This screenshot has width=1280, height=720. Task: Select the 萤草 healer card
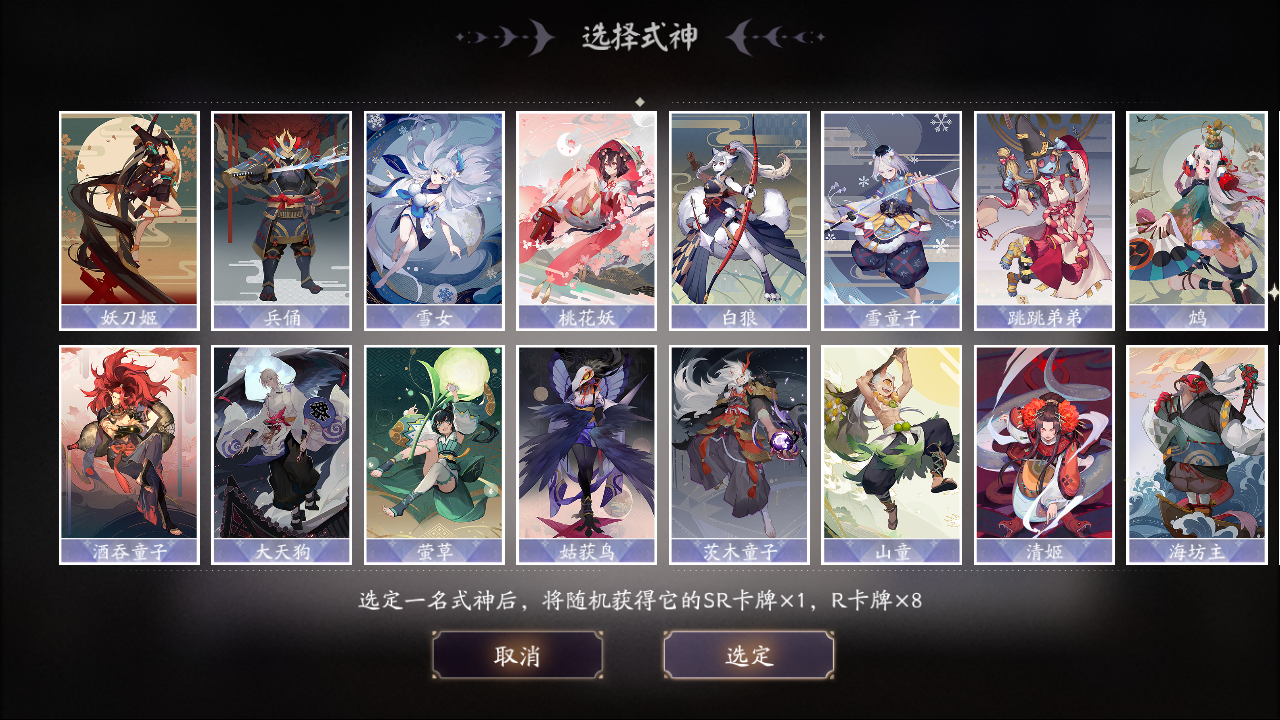tap(434, 450)
